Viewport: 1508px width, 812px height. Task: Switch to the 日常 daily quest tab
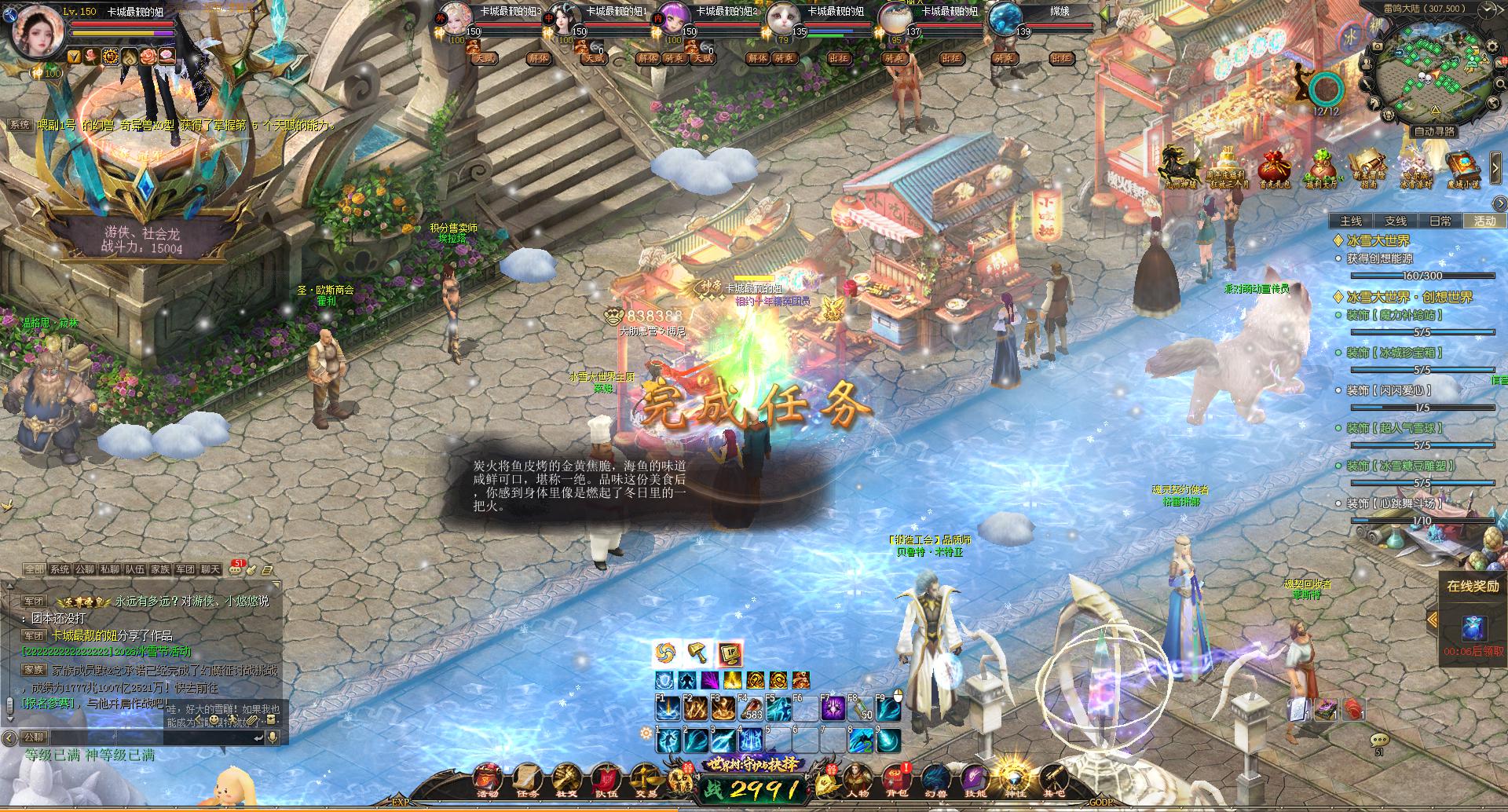[x=1440, y=221]
